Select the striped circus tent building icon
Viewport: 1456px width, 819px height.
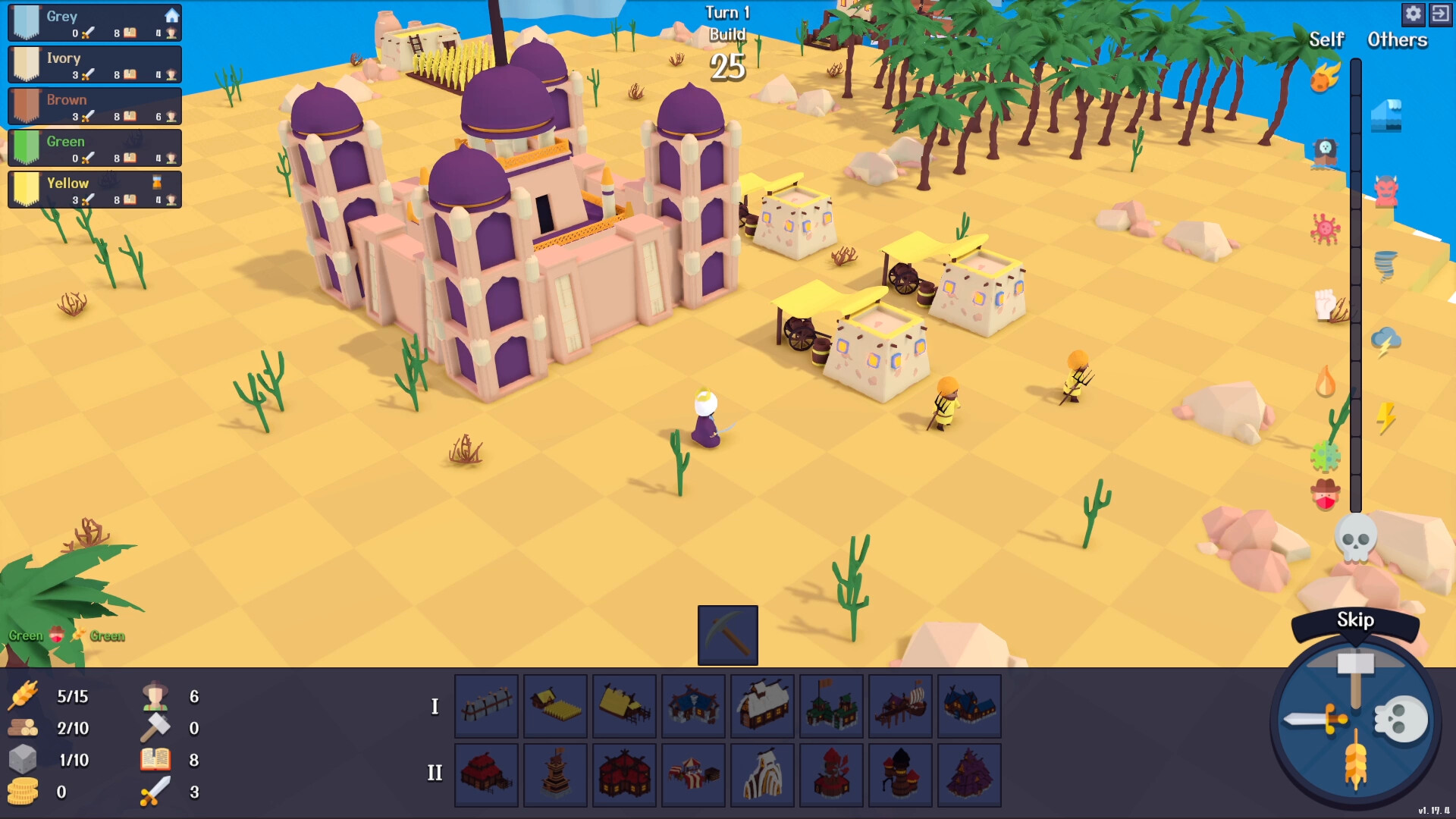click(x=692, y=774)
